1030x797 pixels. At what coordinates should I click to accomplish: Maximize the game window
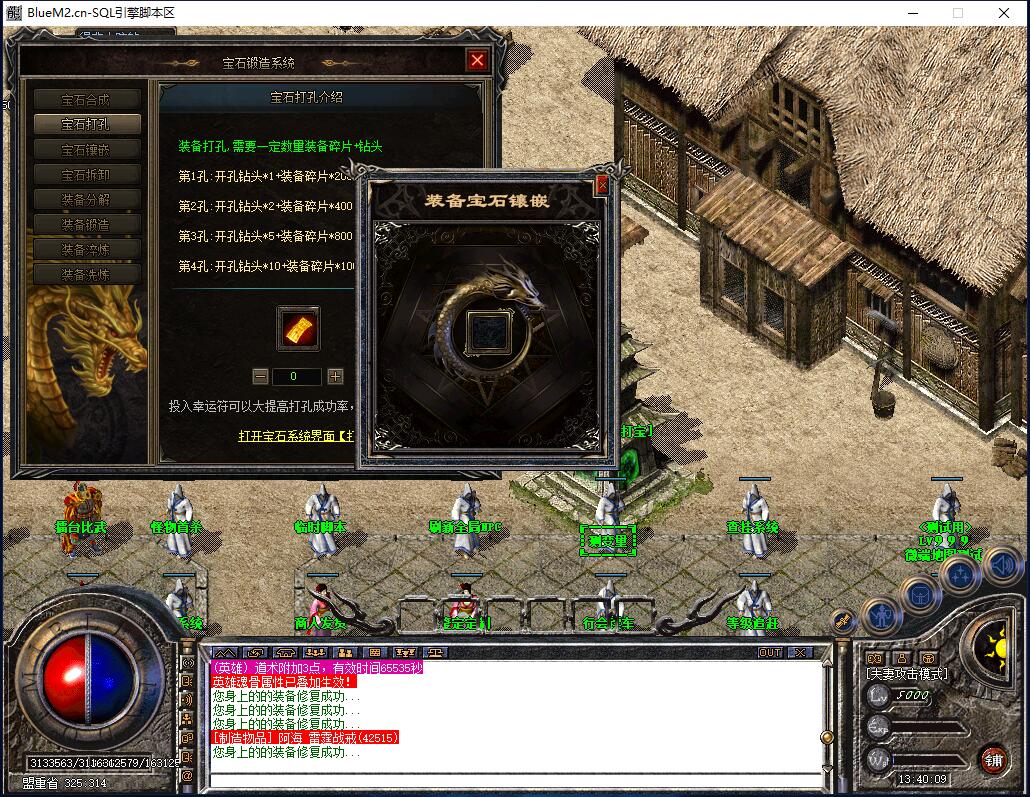point(957,13)
